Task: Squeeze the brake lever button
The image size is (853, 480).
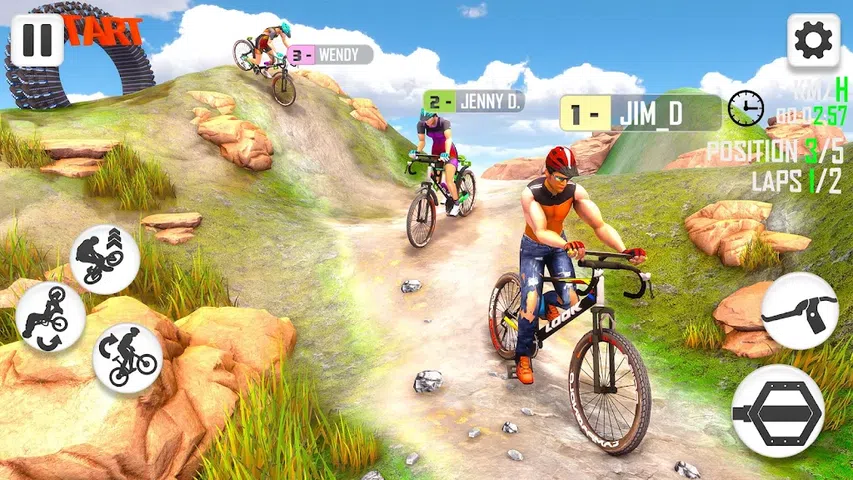Action: (800, 310)
